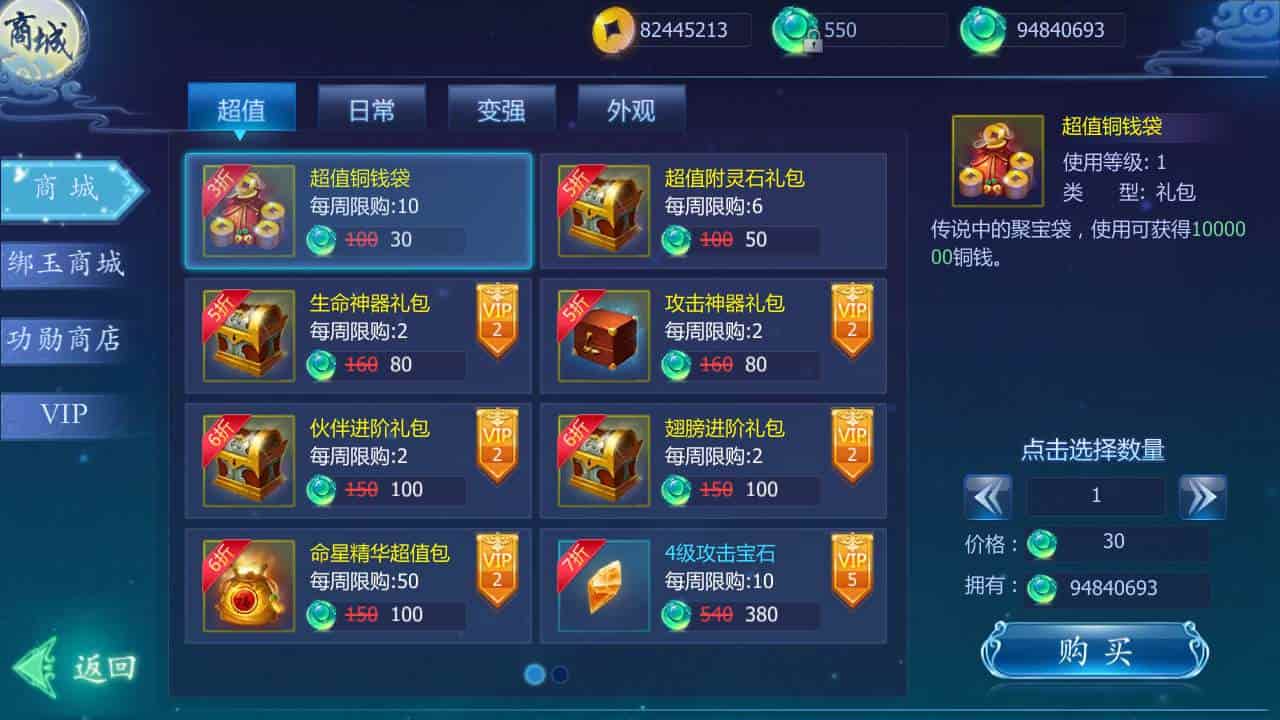The width and height of the screenshot is (1280, 720).
Task: Open the VIP section in the sidebar
Action: (x=62, y=414)
